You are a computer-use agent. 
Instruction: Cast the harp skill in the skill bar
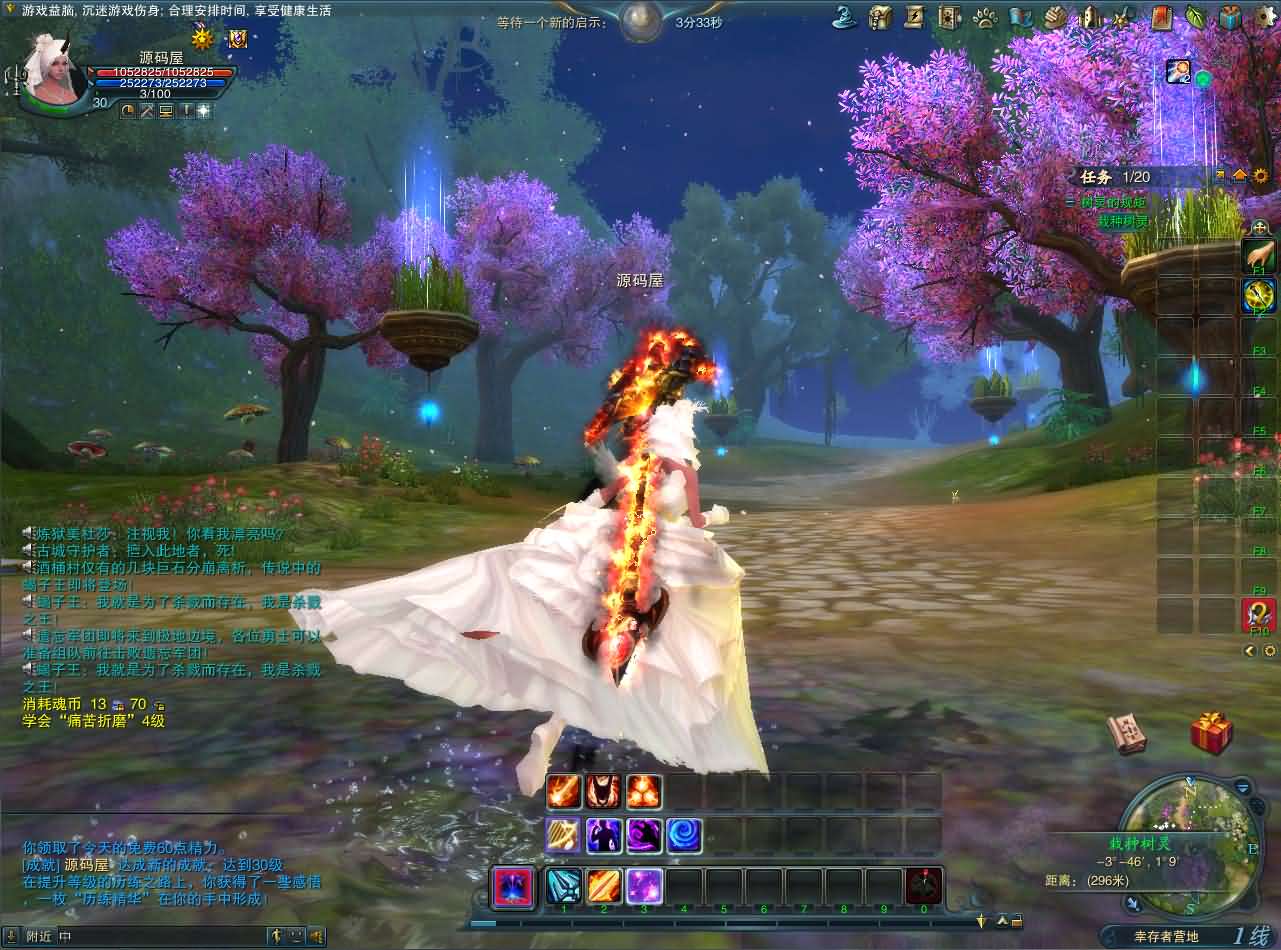tap(562, 837)
